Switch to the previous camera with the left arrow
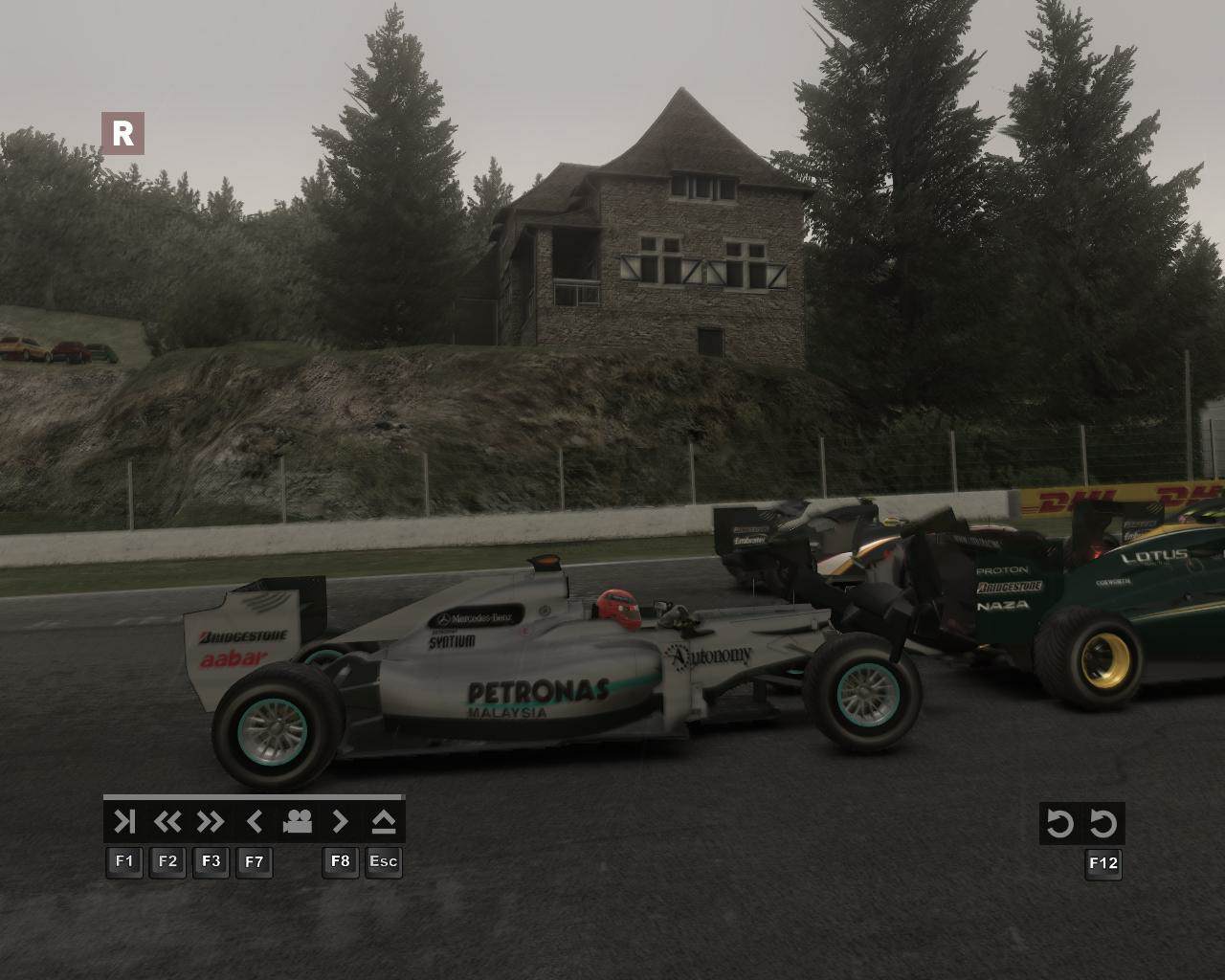Image resolution: width=1225 pixels, height=980 pixels. [x=255, y=822]
